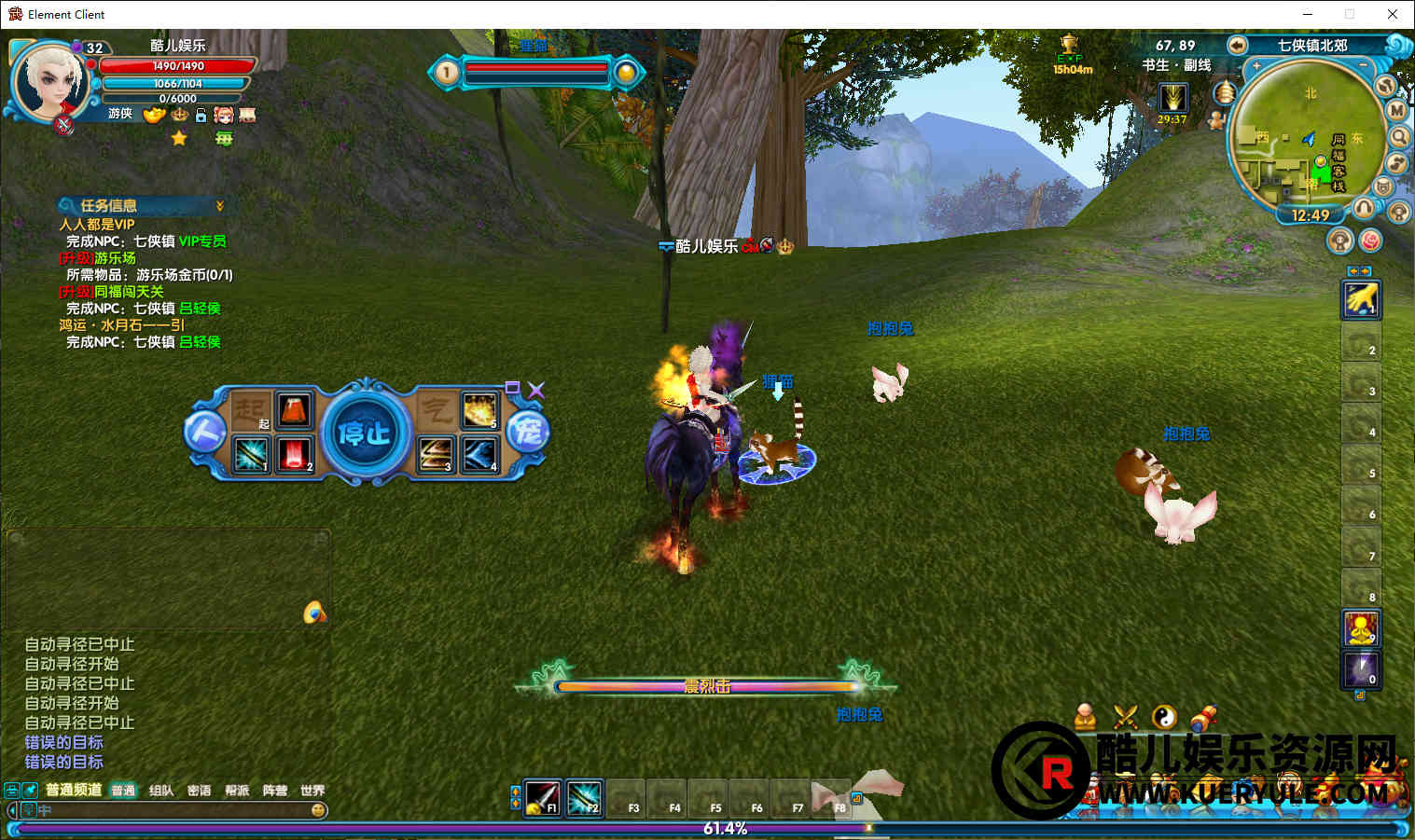
Task: Close the auto-combat skill panel
Action: tap(536, 390)
